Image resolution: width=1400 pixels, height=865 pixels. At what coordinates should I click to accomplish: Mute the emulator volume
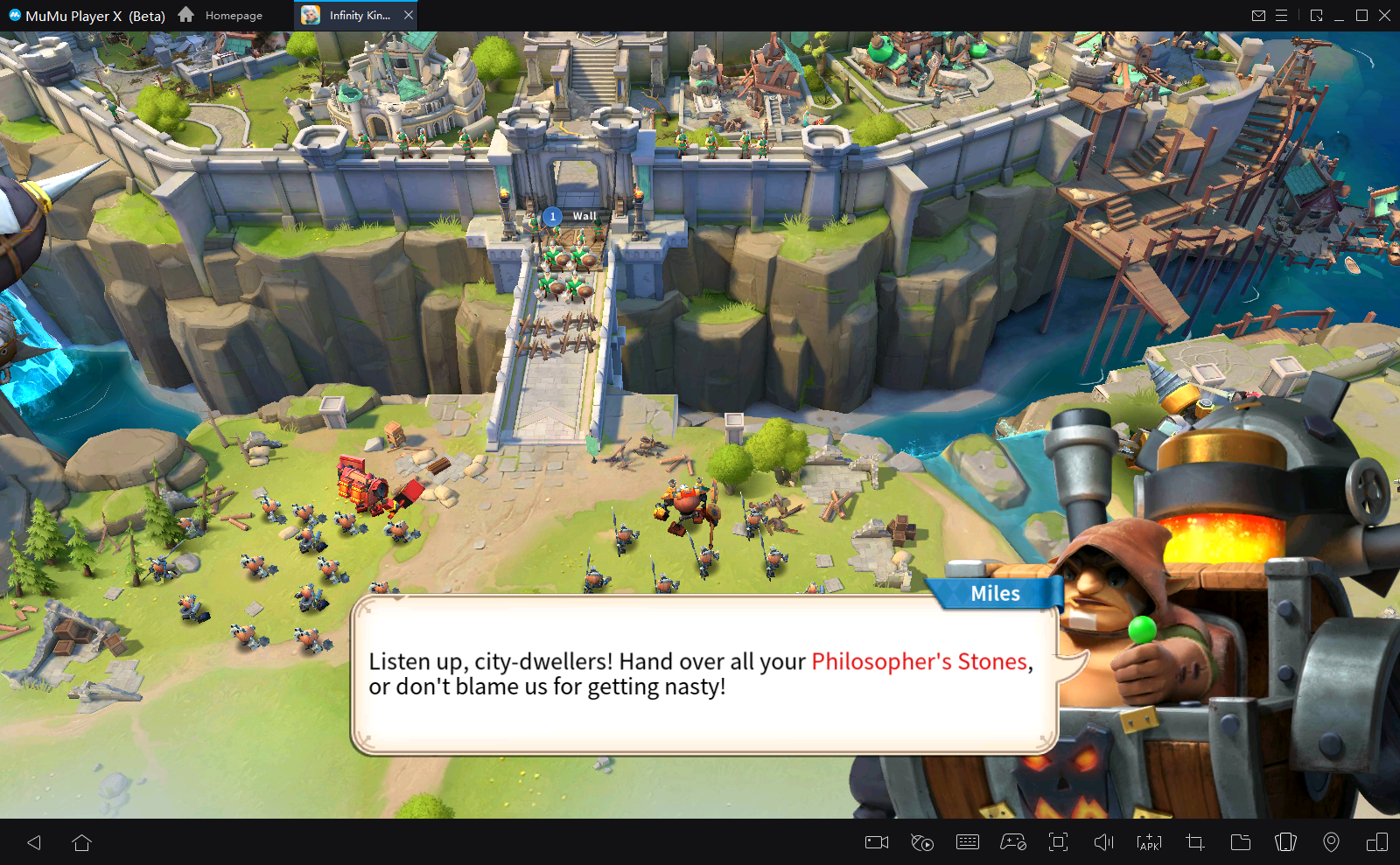tap(1104, 842)
